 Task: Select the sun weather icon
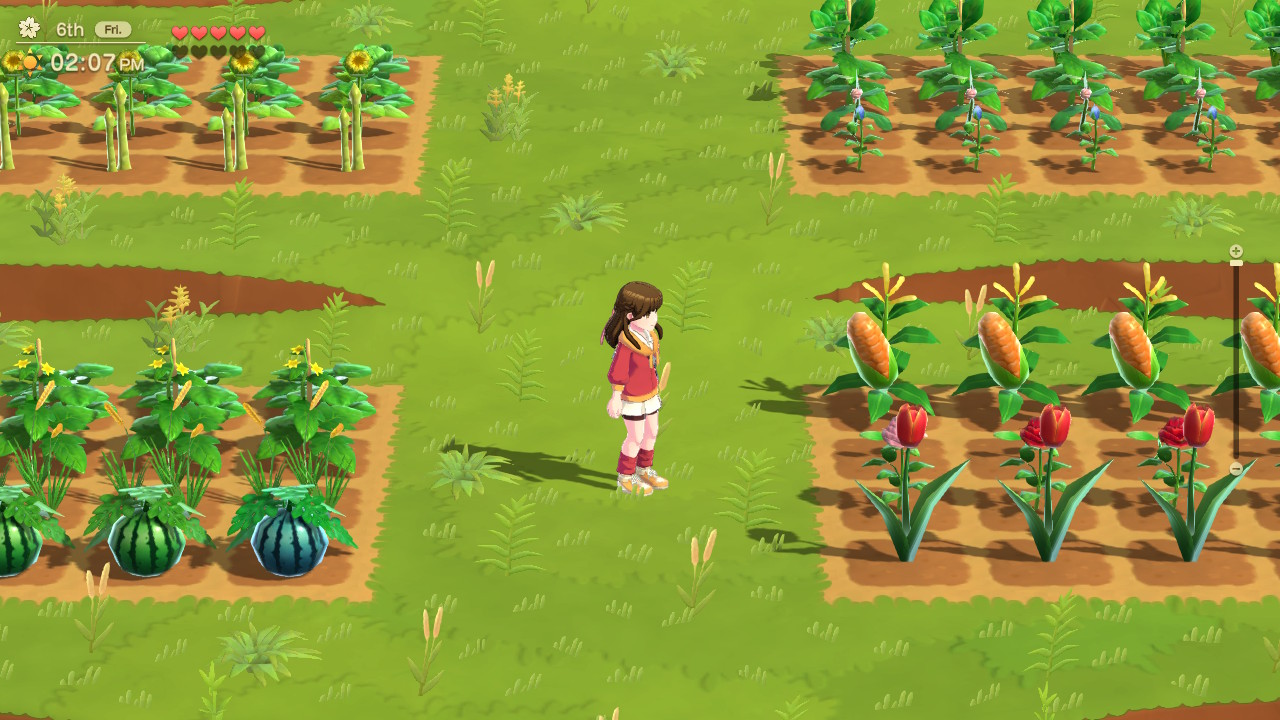(x=31, y=61)
